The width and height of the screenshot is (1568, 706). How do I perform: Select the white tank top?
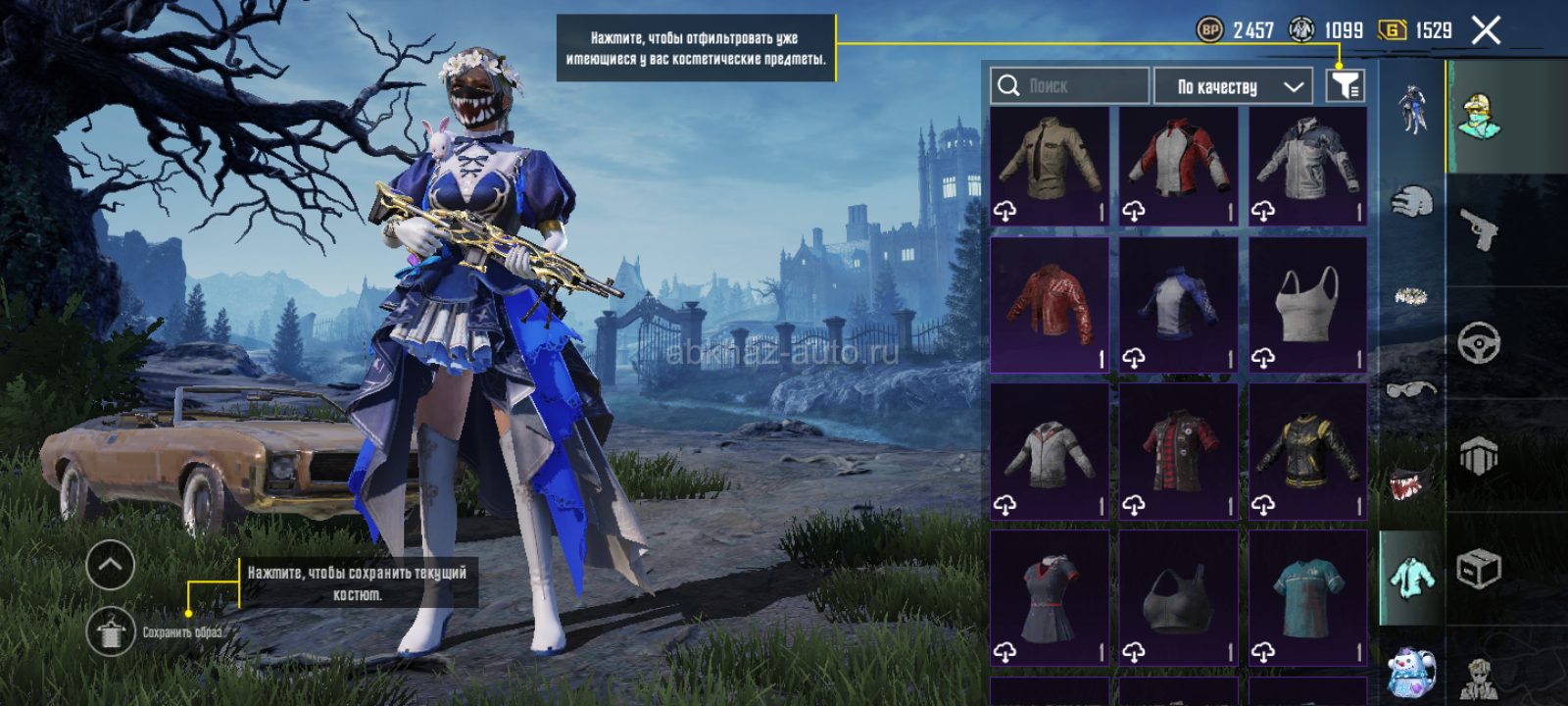click(x=1307, y=305)
